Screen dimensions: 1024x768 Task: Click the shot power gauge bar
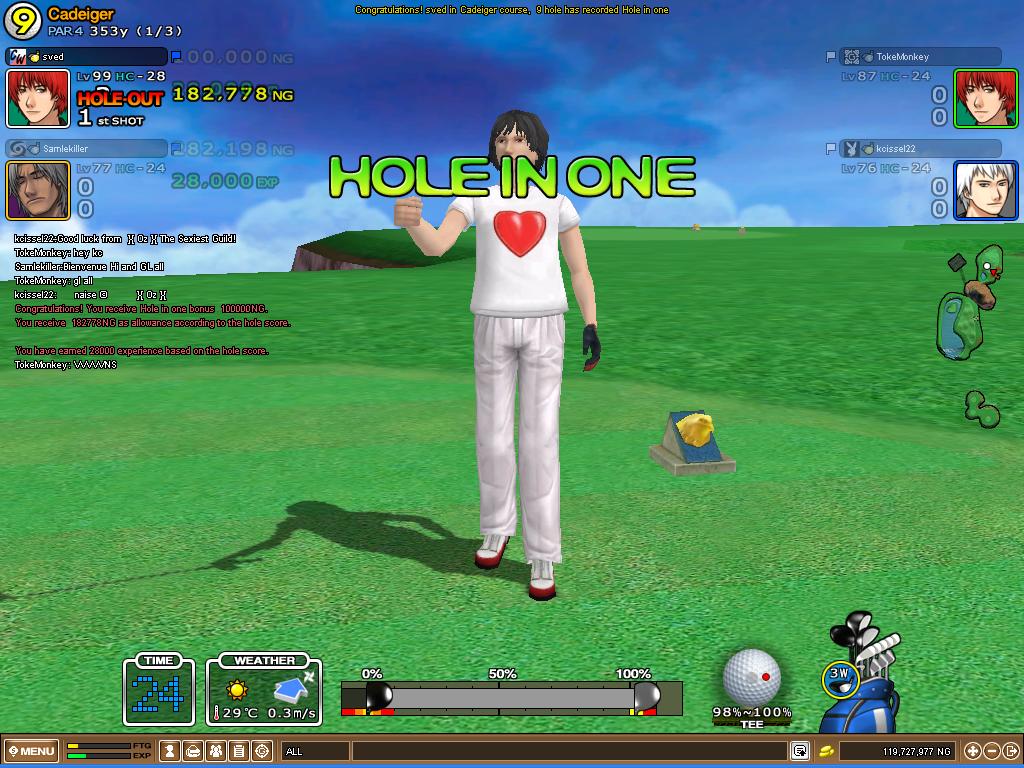coord(511,697)
